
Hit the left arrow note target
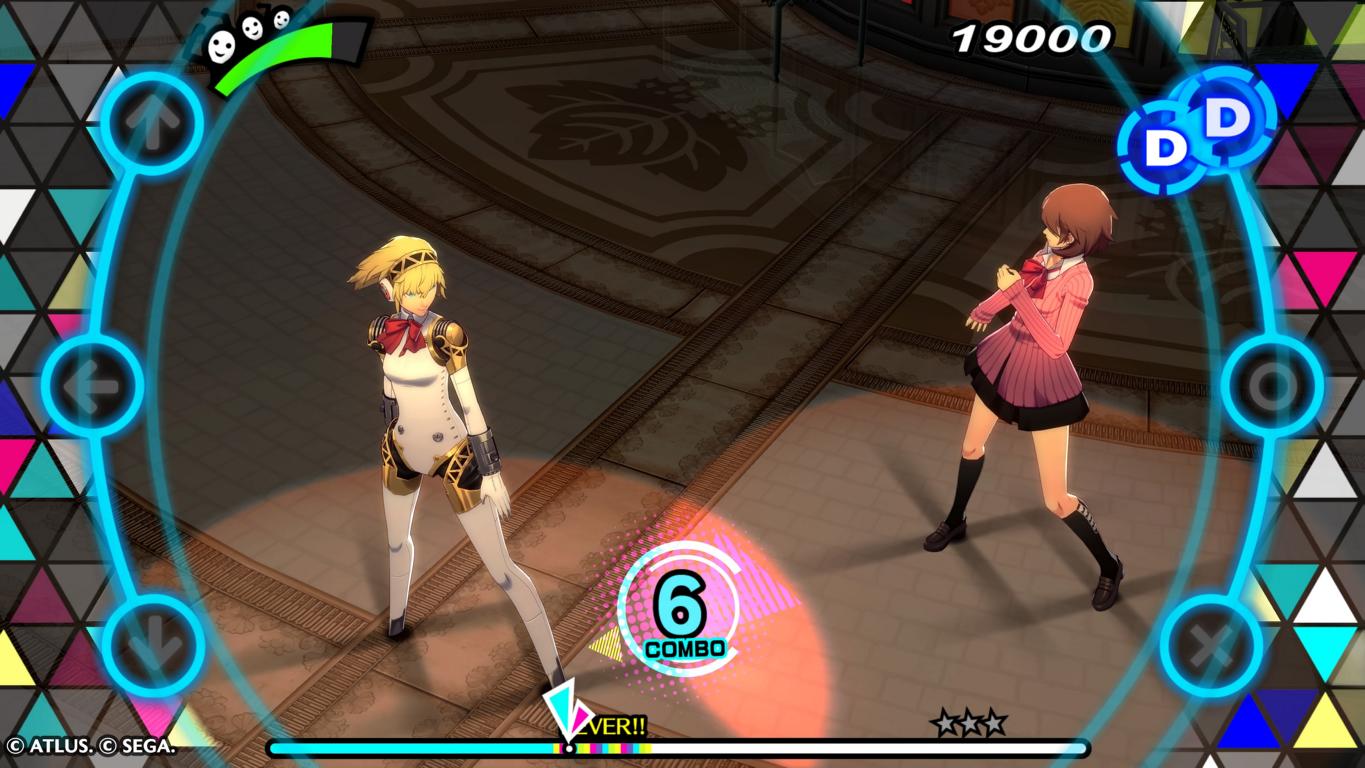(x=93, y=385)
